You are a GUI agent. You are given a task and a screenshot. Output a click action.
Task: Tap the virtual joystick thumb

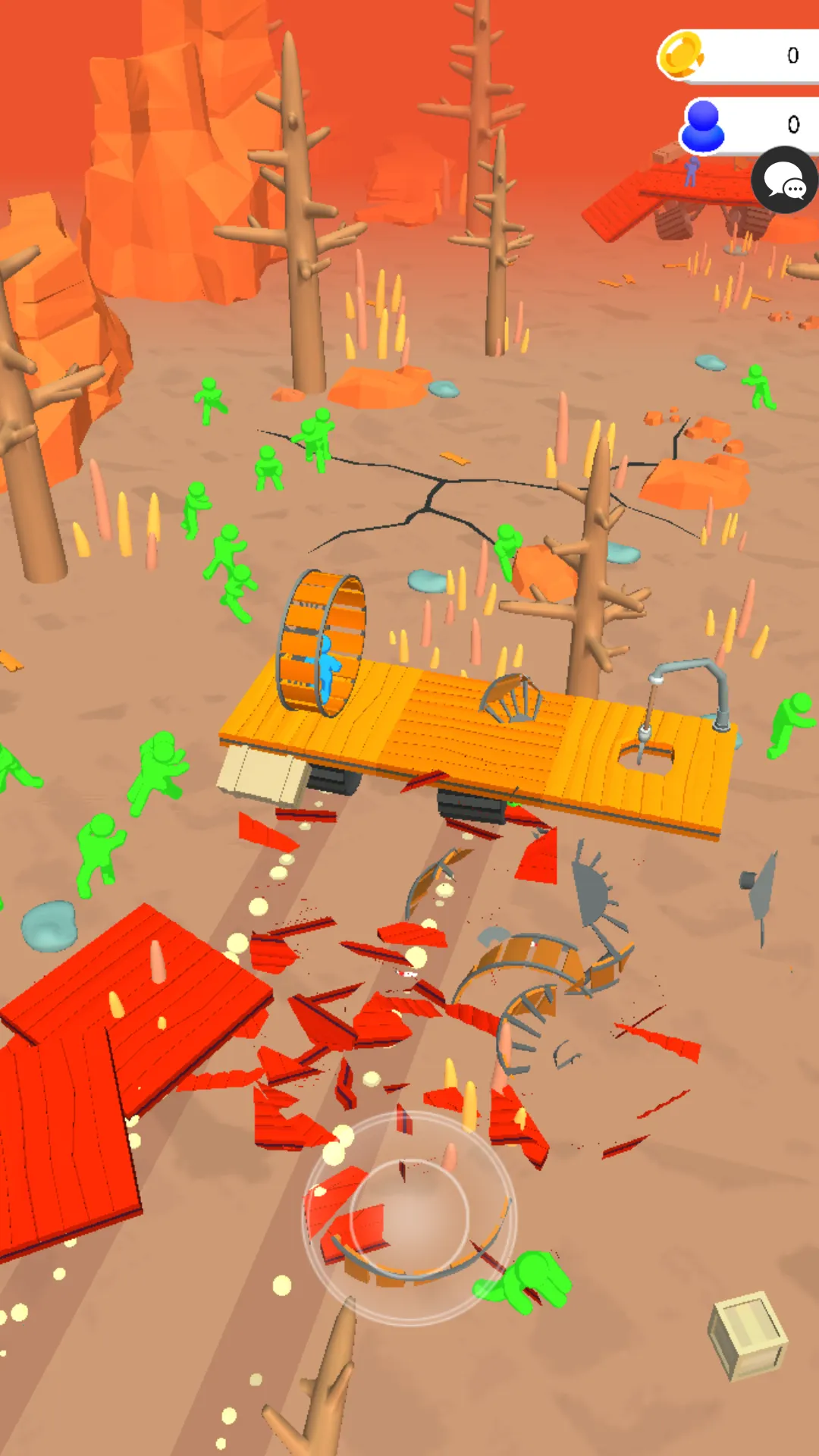[x=409, y=1216]
